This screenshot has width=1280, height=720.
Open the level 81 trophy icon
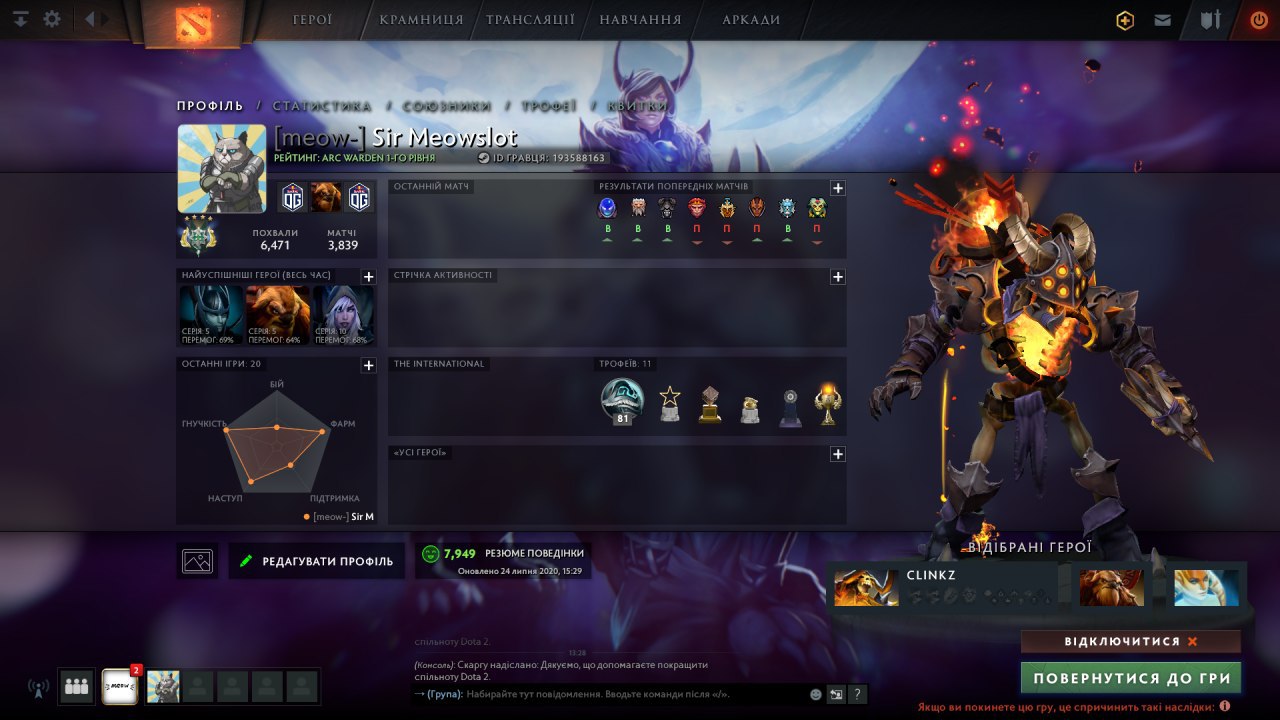pyautogui.click(x=622, y=401)
